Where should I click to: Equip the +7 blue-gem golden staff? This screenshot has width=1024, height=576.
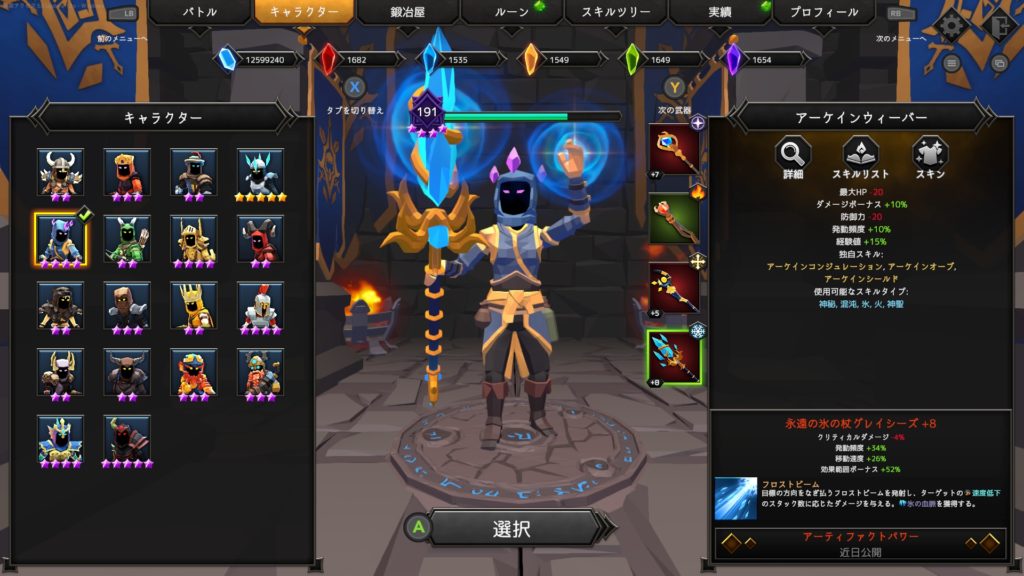[673, 150]
